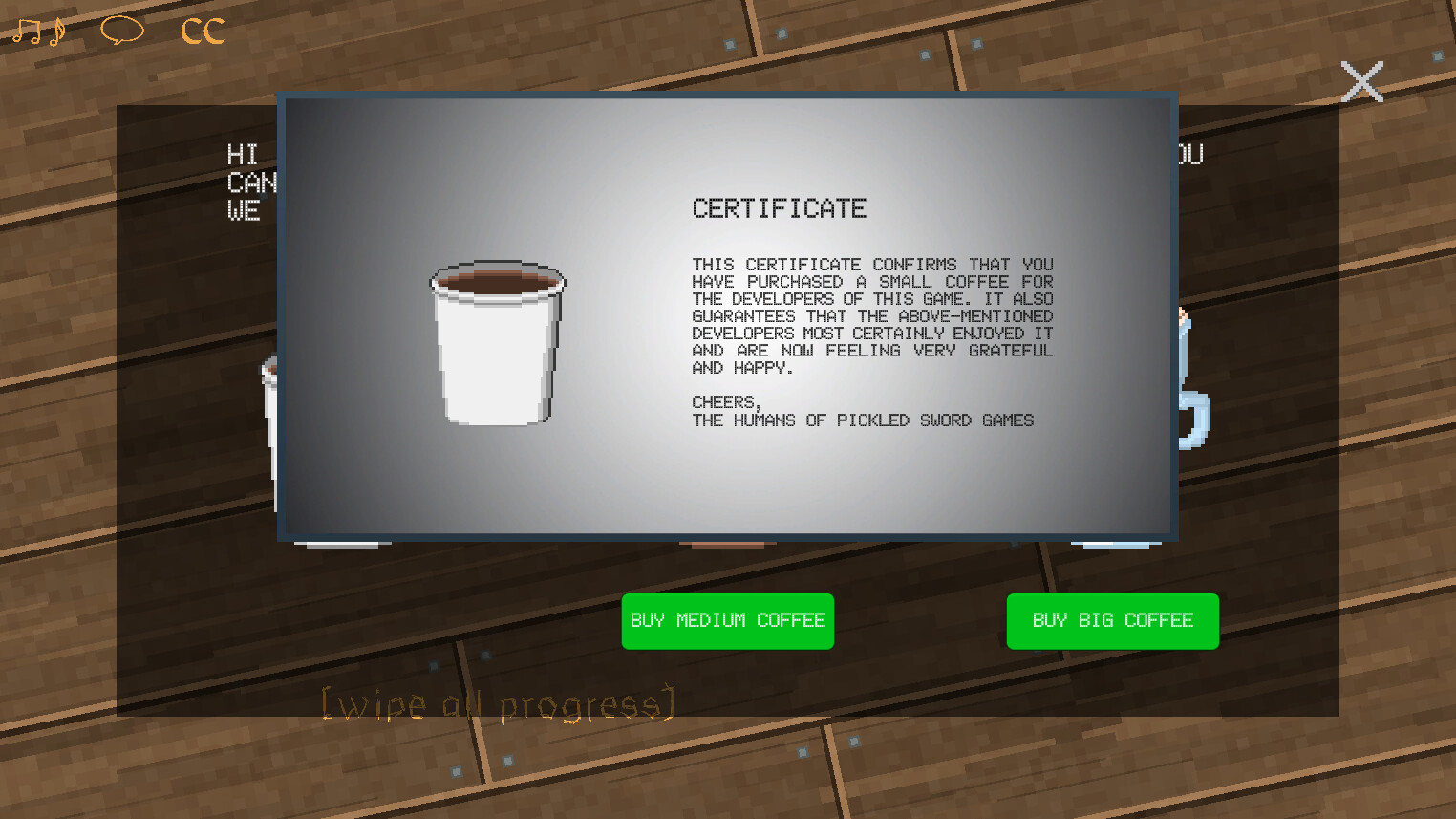This screenshot has height=819, width=1456.
Task: Click the certificate description paragraph
Action: [871, 315]
